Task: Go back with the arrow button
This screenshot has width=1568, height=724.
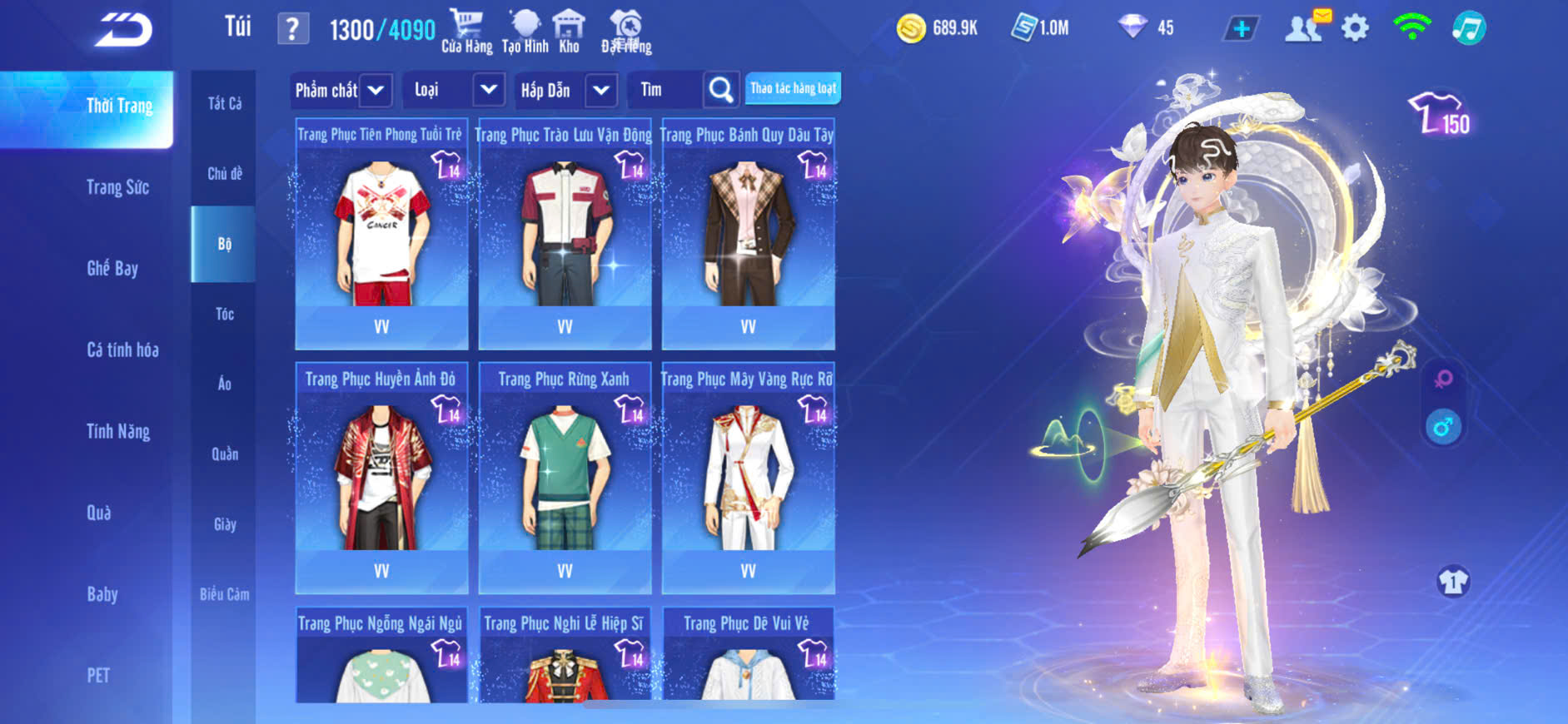Action: (123, 30)
